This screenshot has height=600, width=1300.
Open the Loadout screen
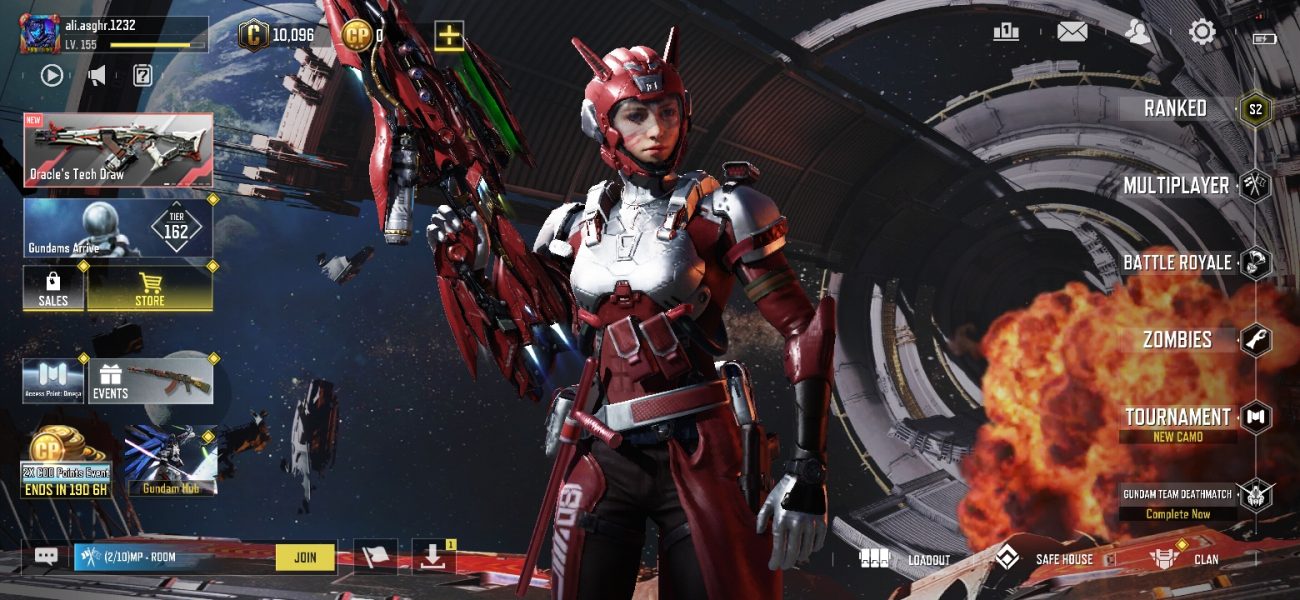click(906, 559)
